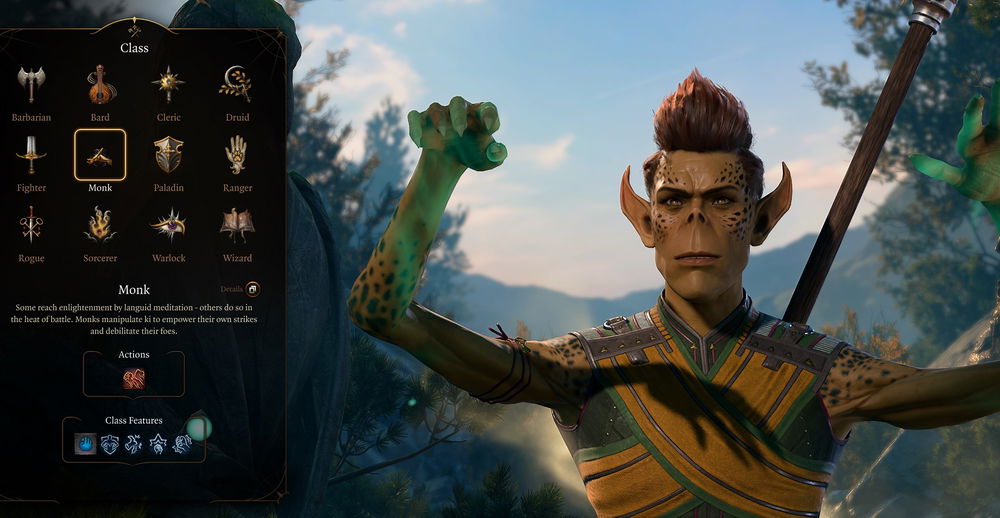Inspect the red Monk action icon
1000x518 pixels.
tap(134, 379)
